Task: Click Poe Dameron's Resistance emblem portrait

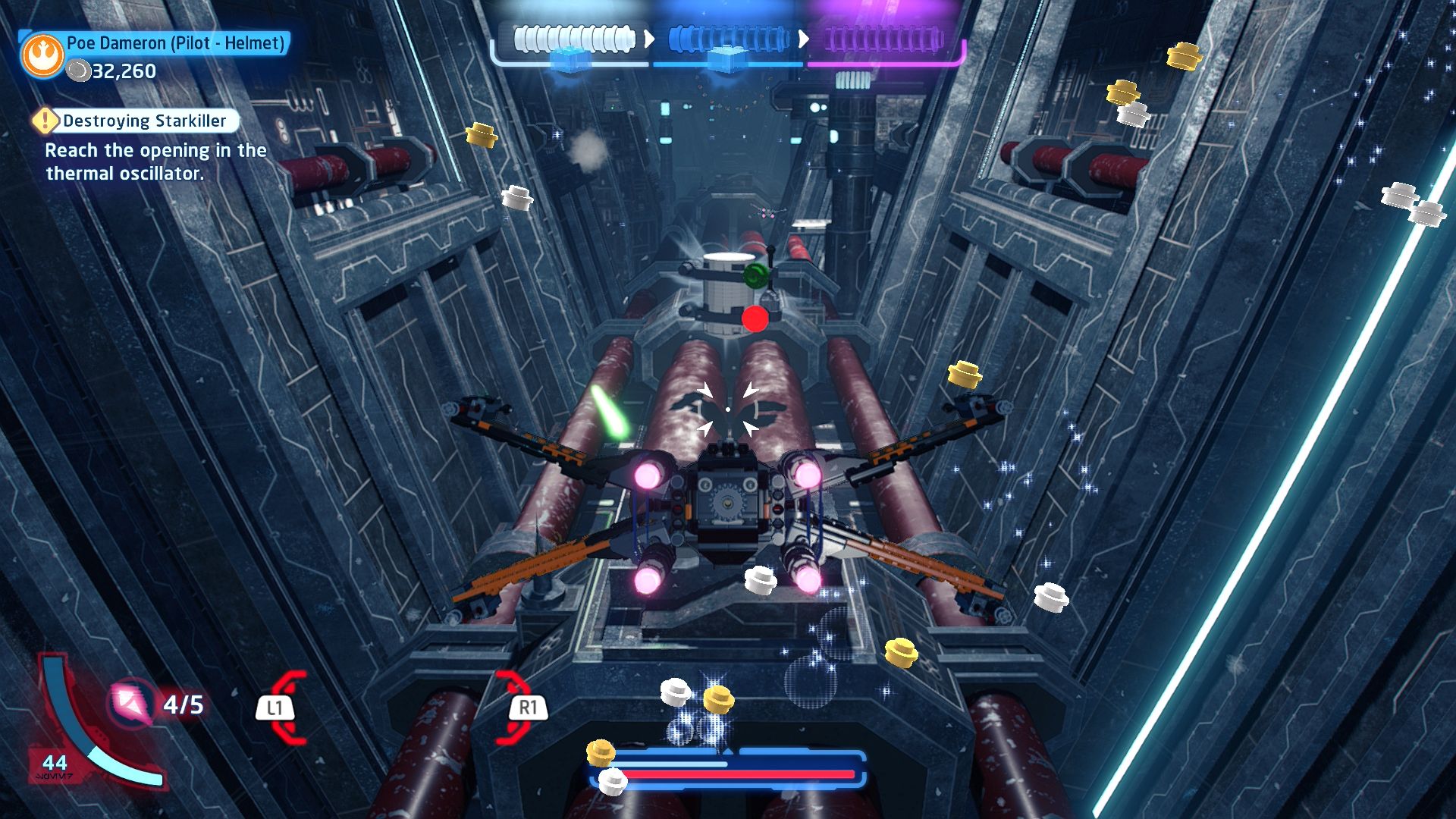Action: point(43,55)
